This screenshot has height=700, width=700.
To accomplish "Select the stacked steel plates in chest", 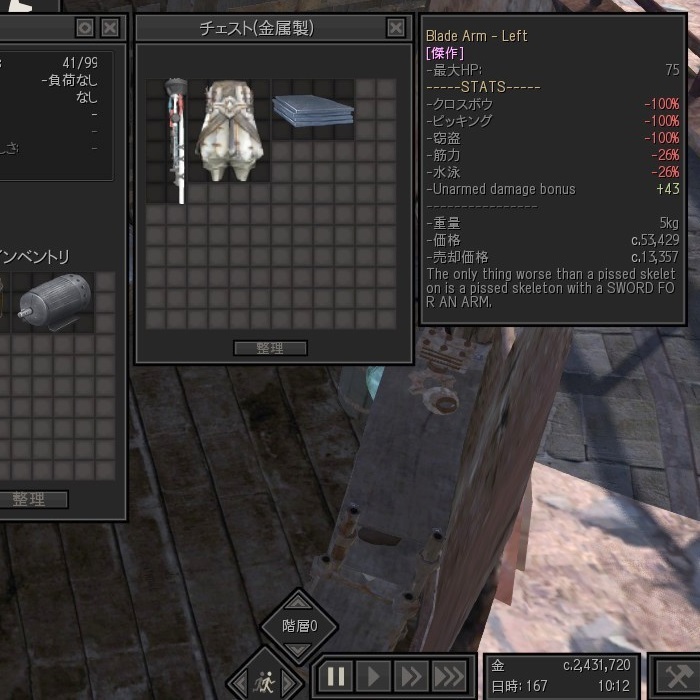I will click(312, 110).
